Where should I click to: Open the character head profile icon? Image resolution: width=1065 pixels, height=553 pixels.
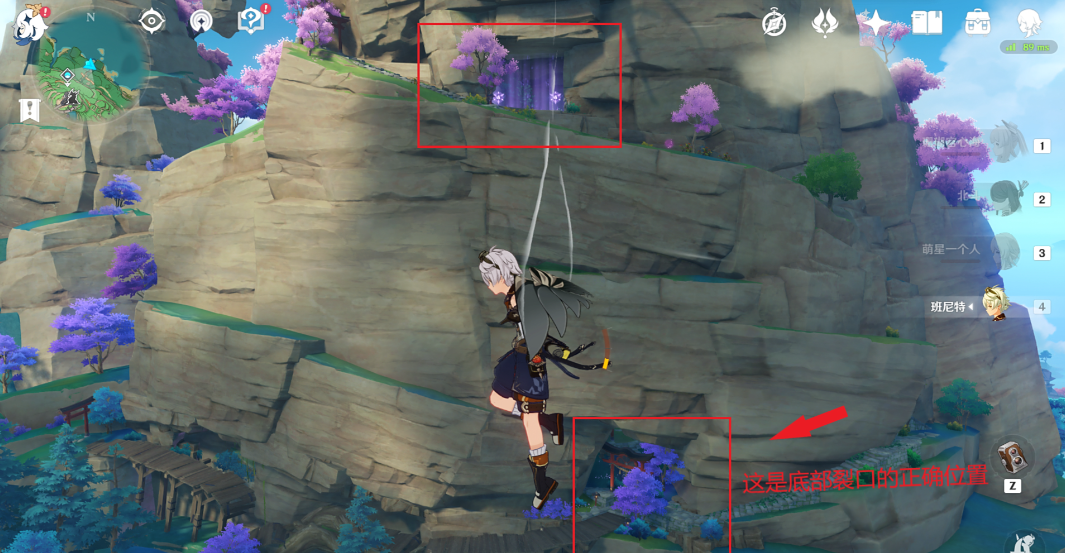tap(1029, 23)
